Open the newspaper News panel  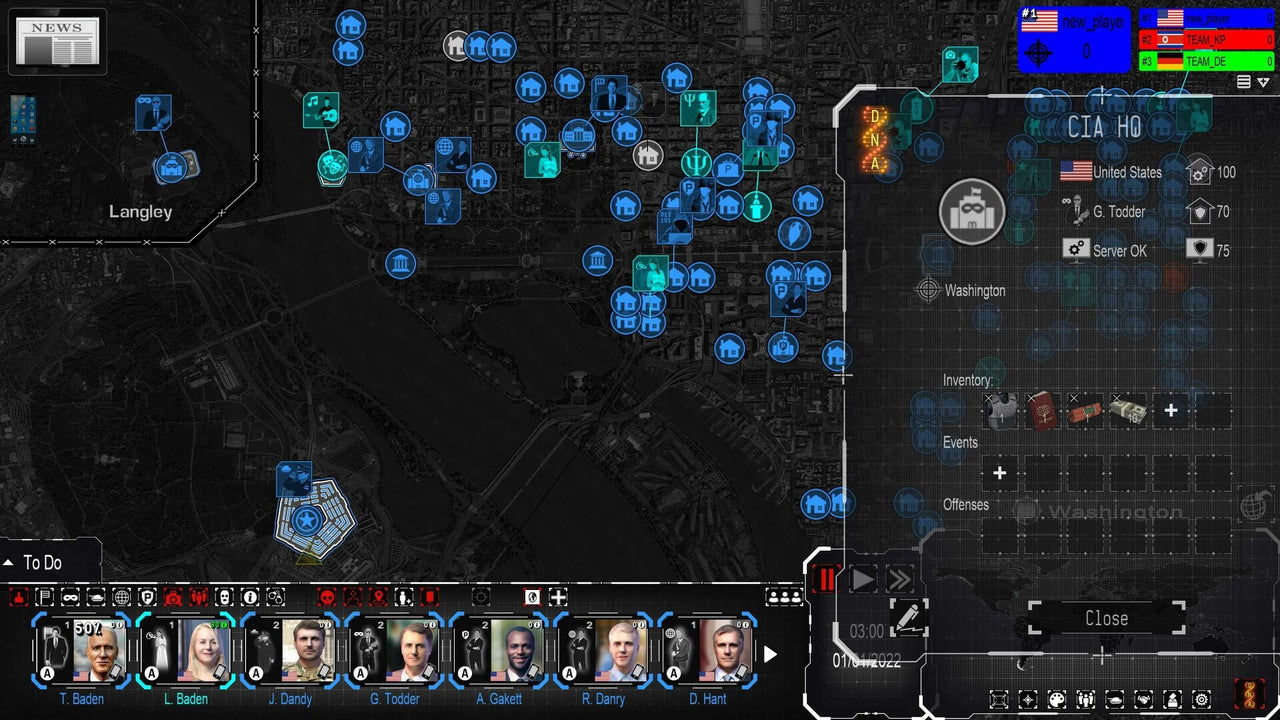[57, 40]
